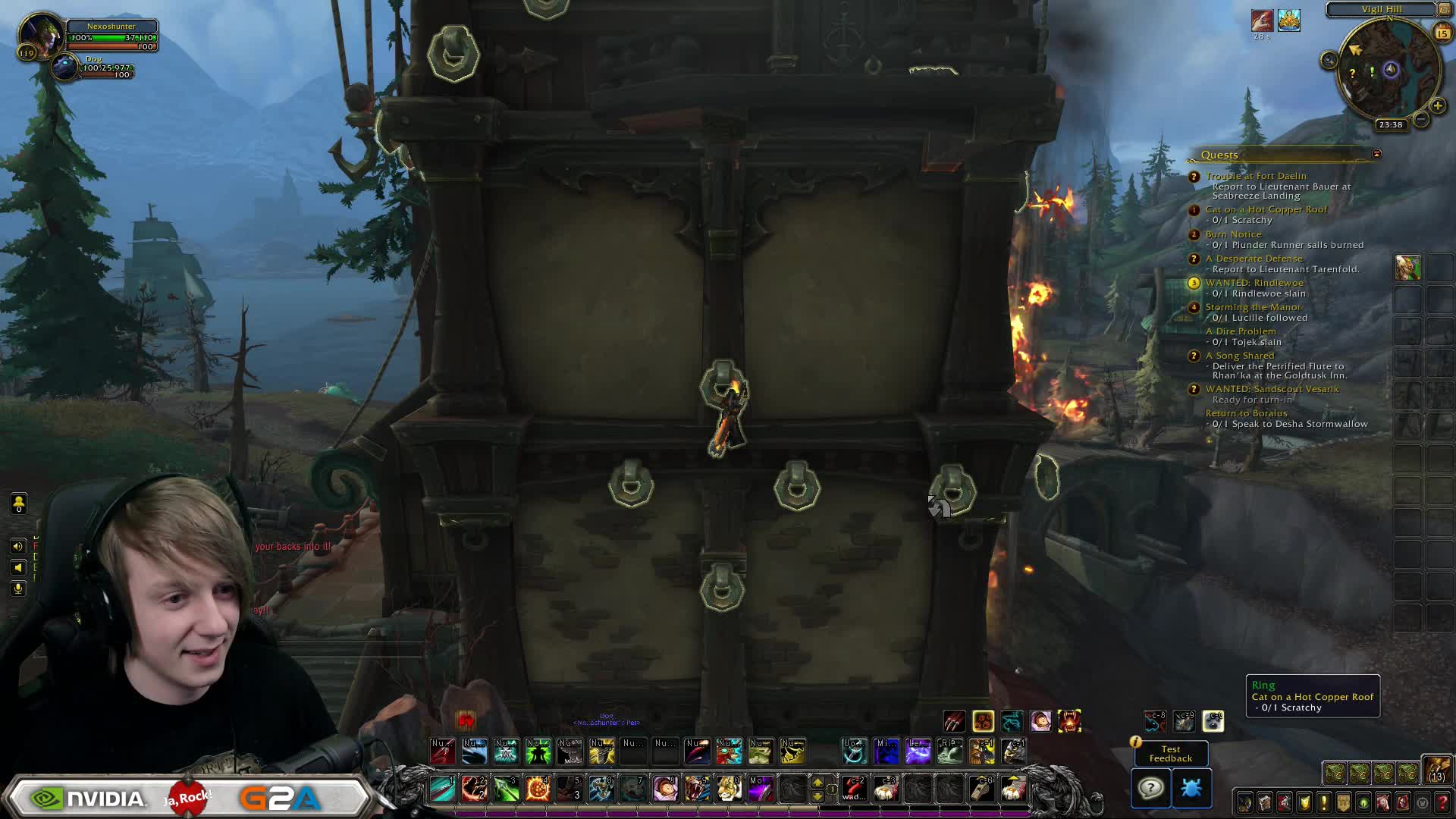Select the Burn Notice quest entry
1456x819 pixels.
pos(1233,234)
